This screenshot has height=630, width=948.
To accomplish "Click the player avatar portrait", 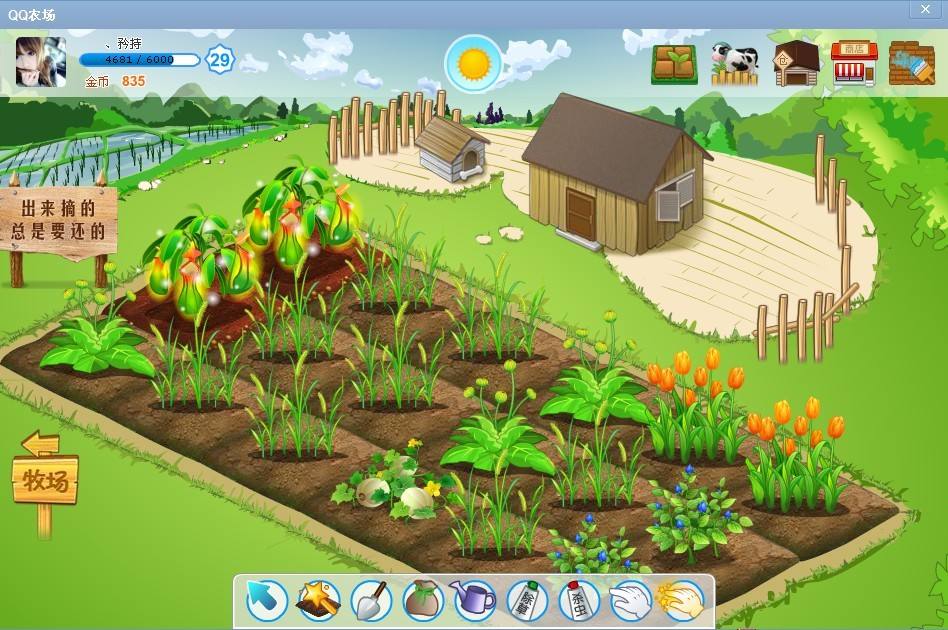I will coord(41,62).
